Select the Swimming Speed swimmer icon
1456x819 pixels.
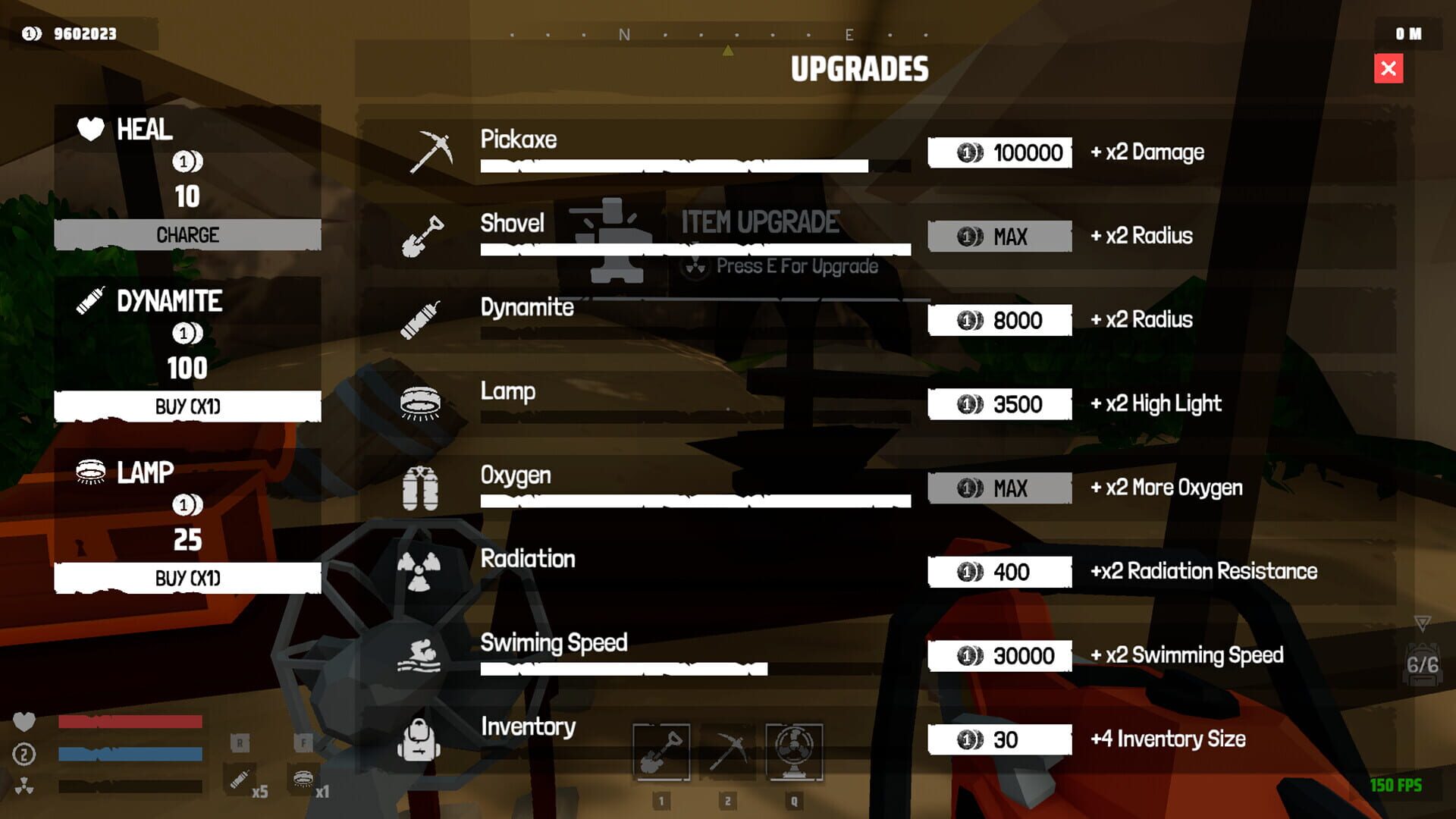tap(421, 655)
